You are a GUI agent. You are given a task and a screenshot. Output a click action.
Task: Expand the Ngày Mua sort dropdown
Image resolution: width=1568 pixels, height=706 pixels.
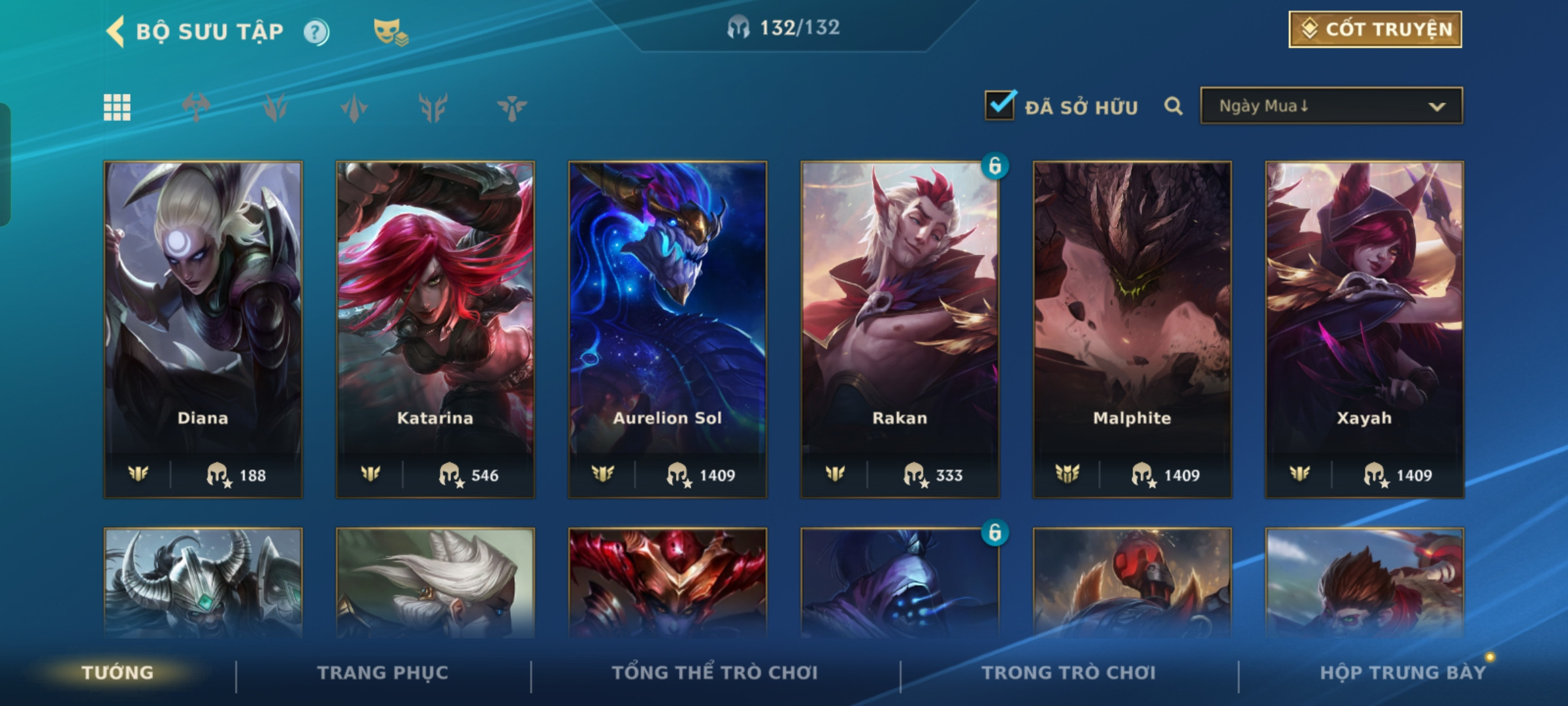(1331, 106)
